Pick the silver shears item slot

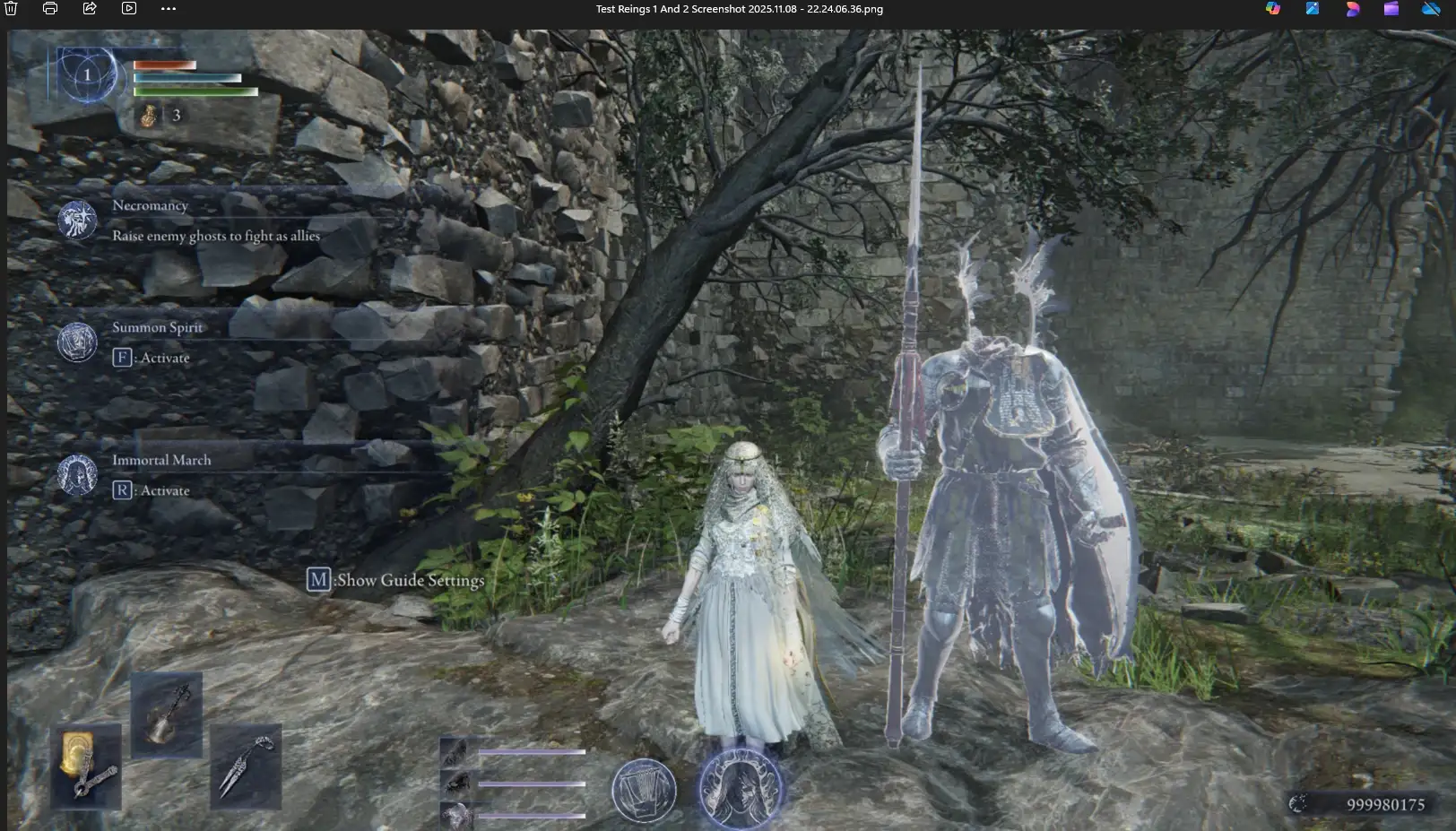(245, 766)
